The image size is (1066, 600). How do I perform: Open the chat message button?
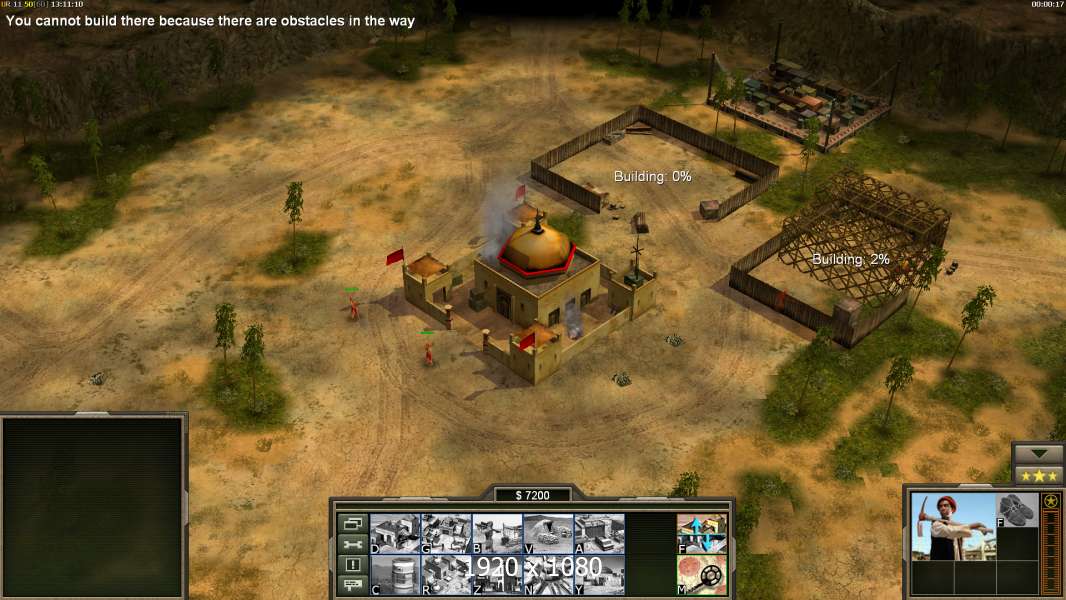coord(352,586)
